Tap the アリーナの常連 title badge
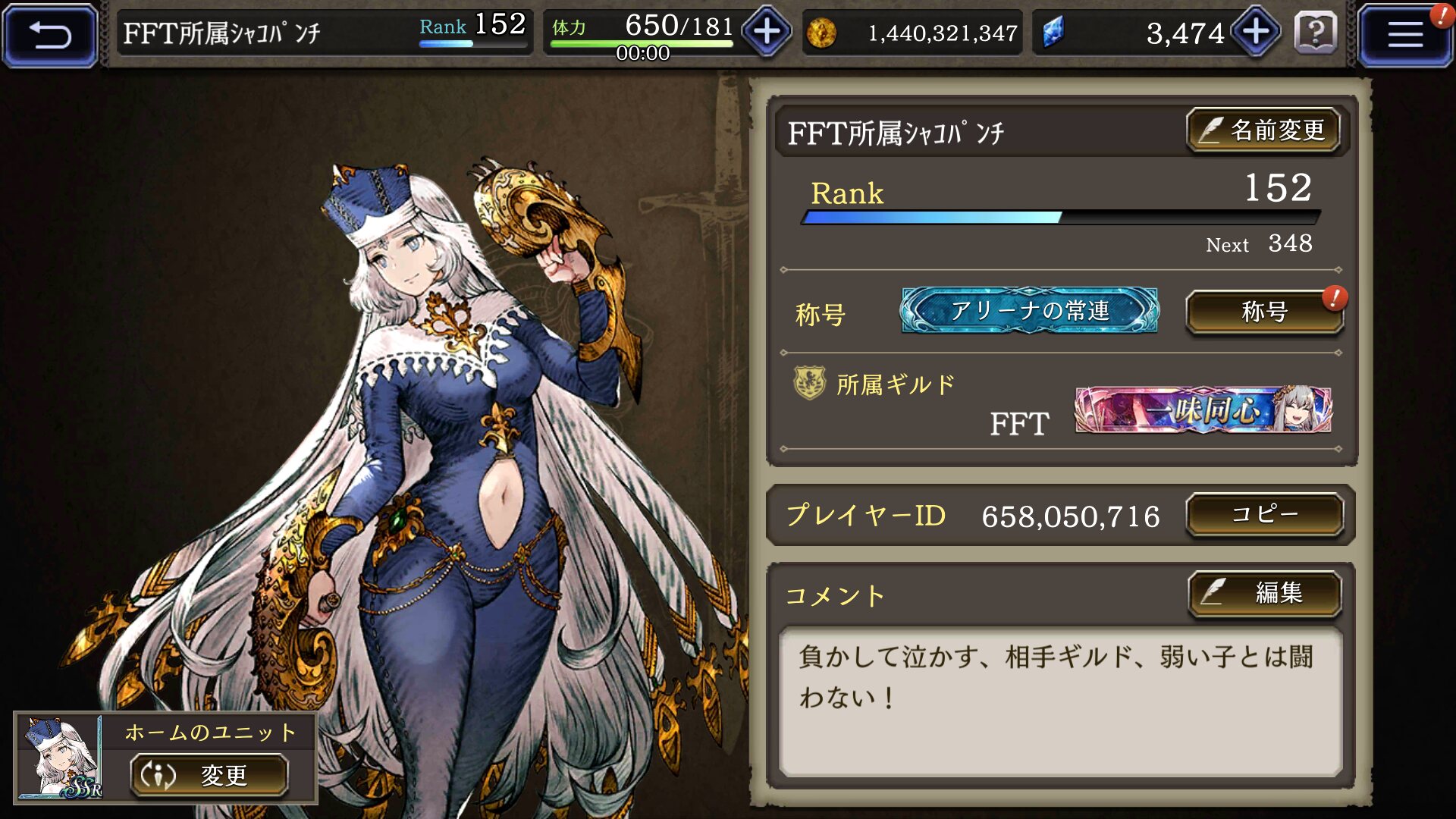This screenshot has width=1456, height=819. point(1029,310)
